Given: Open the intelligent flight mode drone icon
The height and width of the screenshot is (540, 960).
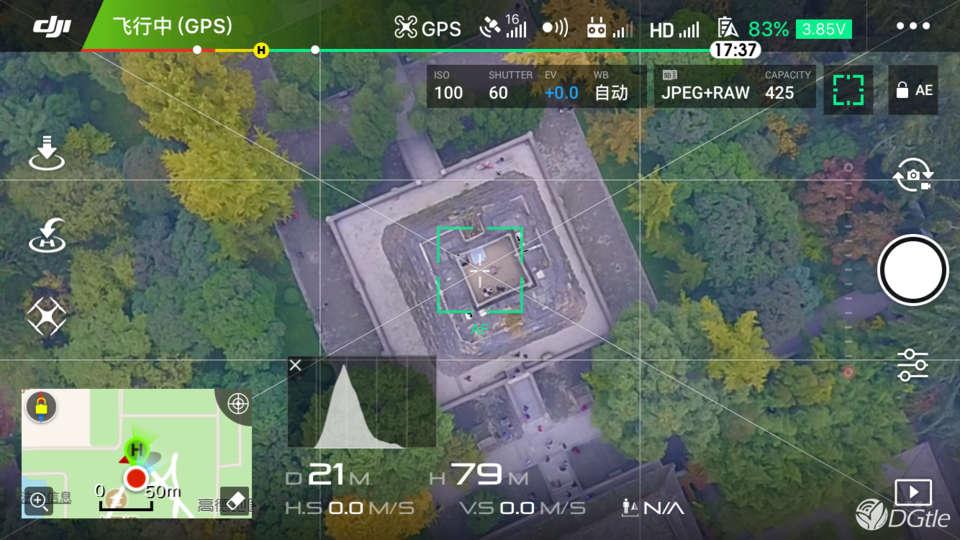Looking at the screenshot, I should (x=46, y=317).
